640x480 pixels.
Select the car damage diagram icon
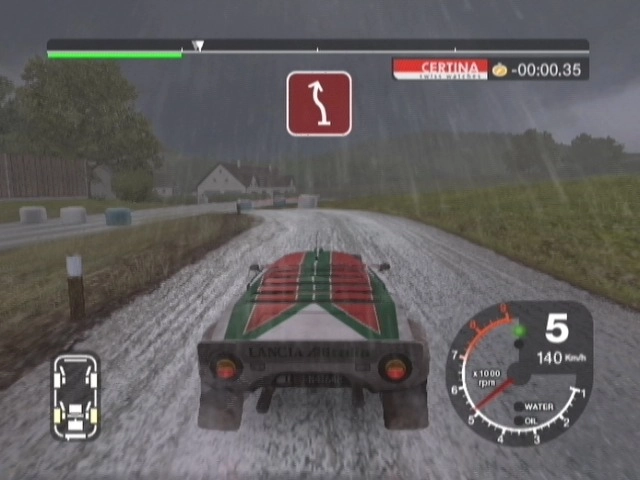(x=76, y=396)
